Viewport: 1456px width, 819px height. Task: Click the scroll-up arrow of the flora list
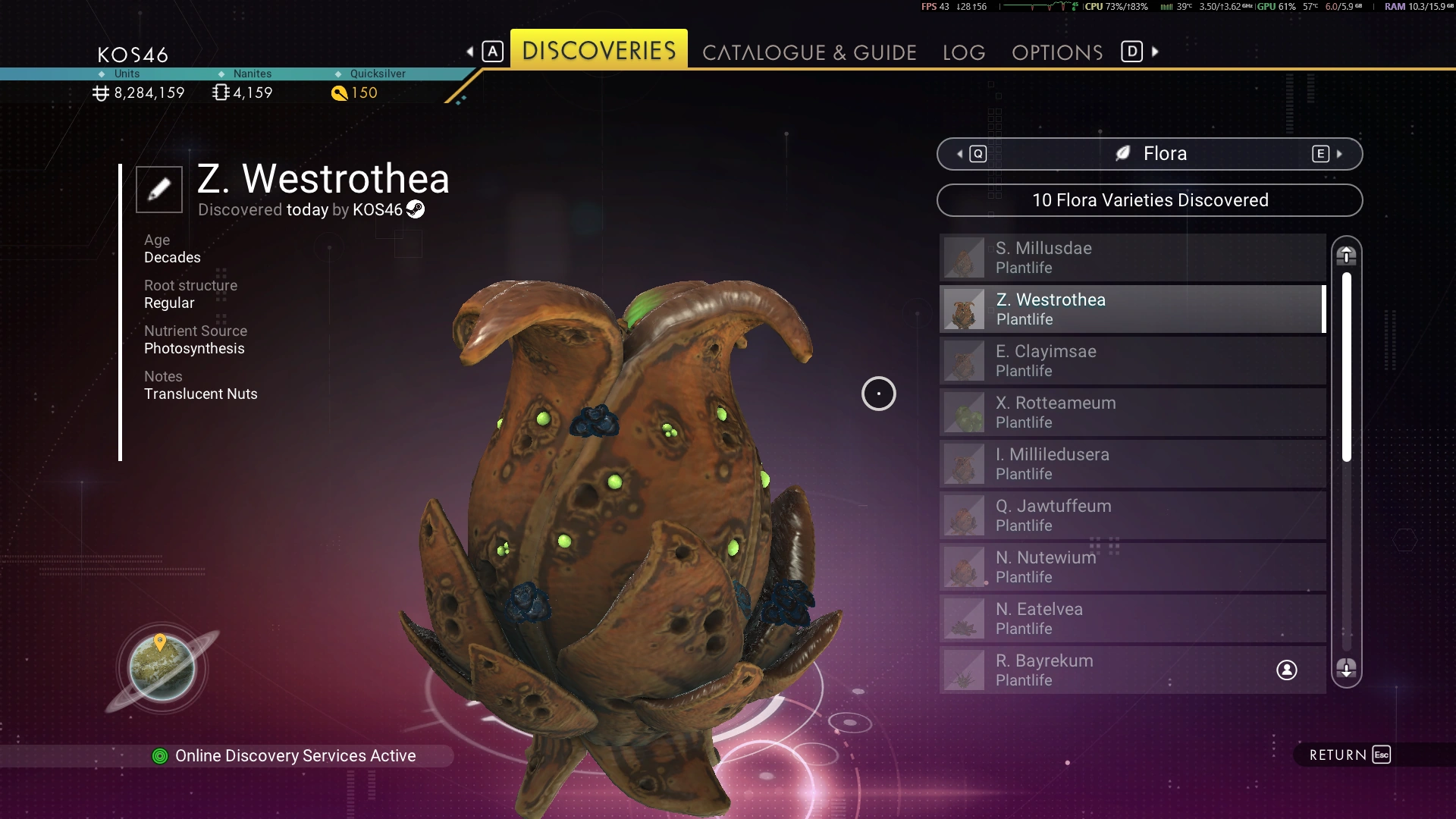click(x=1346, y=256)
